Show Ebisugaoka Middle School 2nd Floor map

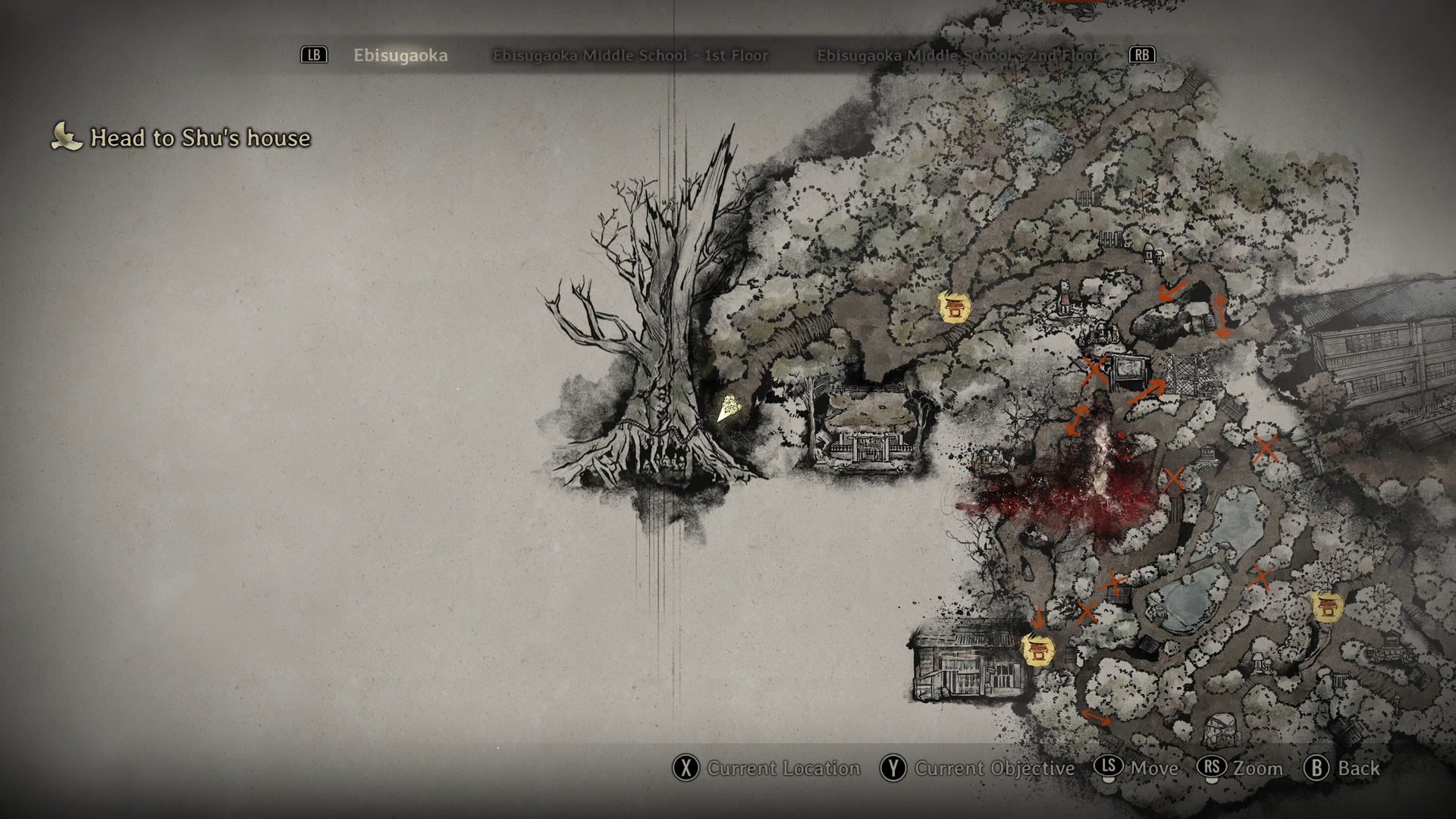[x=956, y=55]
